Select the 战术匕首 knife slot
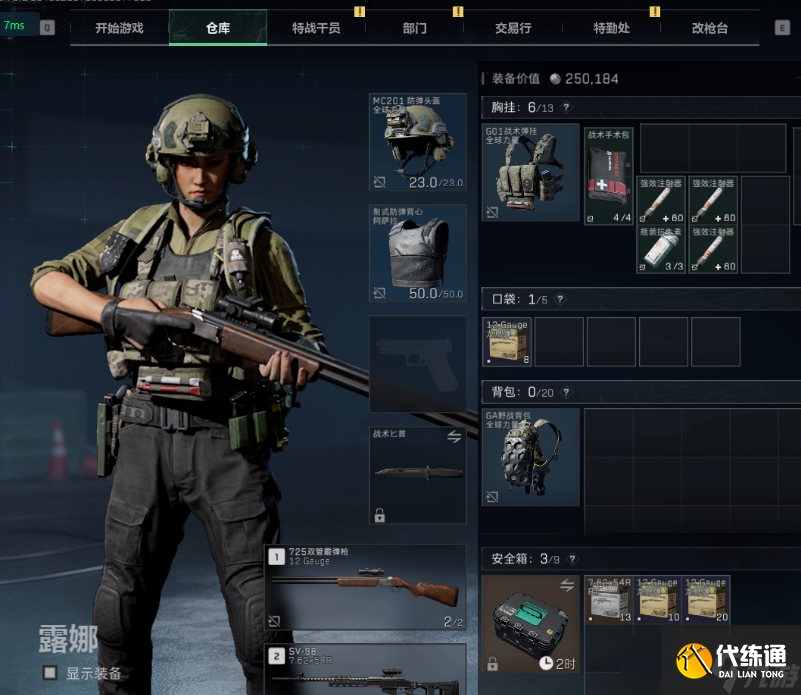Screen dimensions: 801x695 point(417,474)
